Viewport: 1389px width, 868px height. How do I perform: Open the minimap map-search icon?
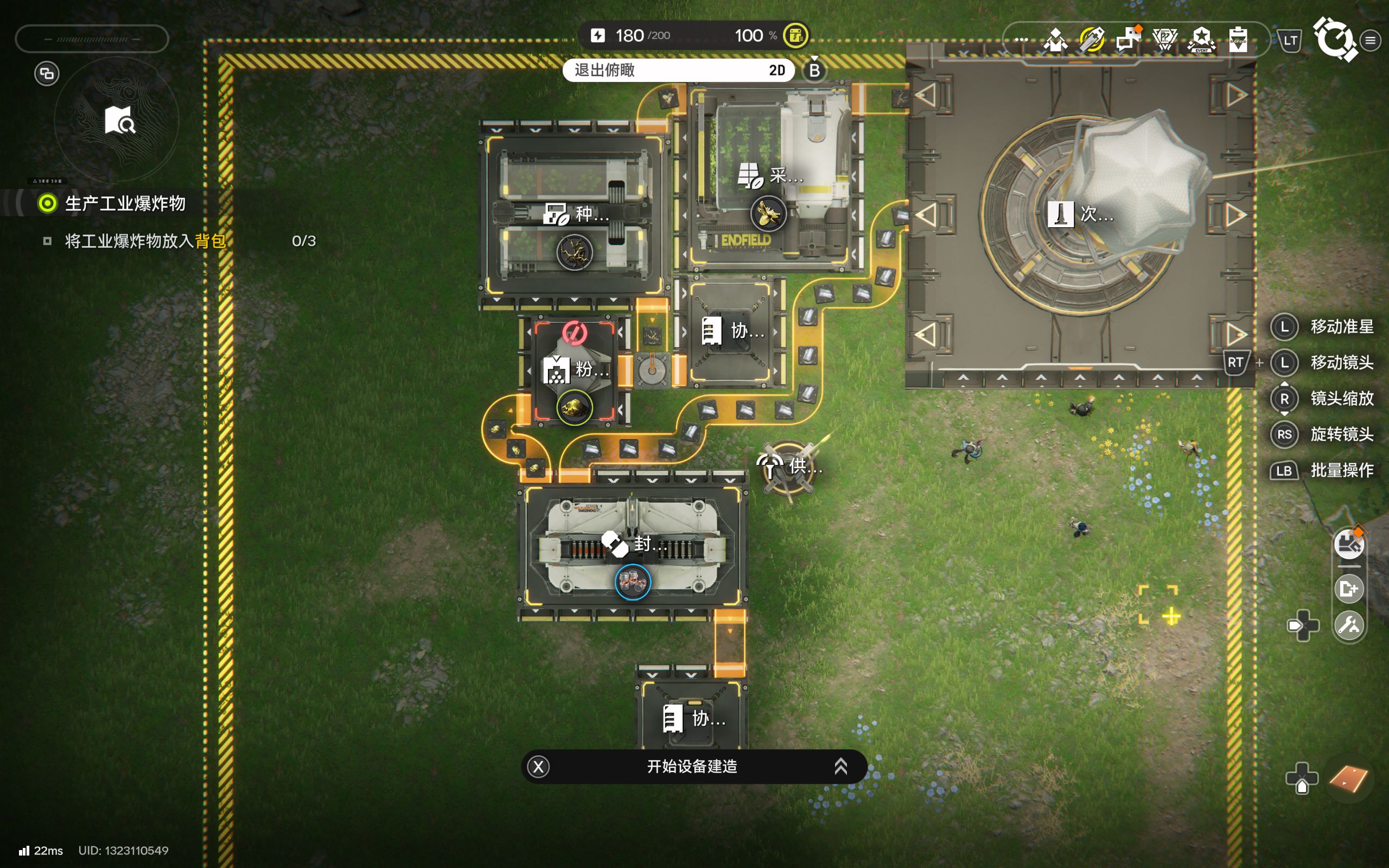(x=119, y=120)
